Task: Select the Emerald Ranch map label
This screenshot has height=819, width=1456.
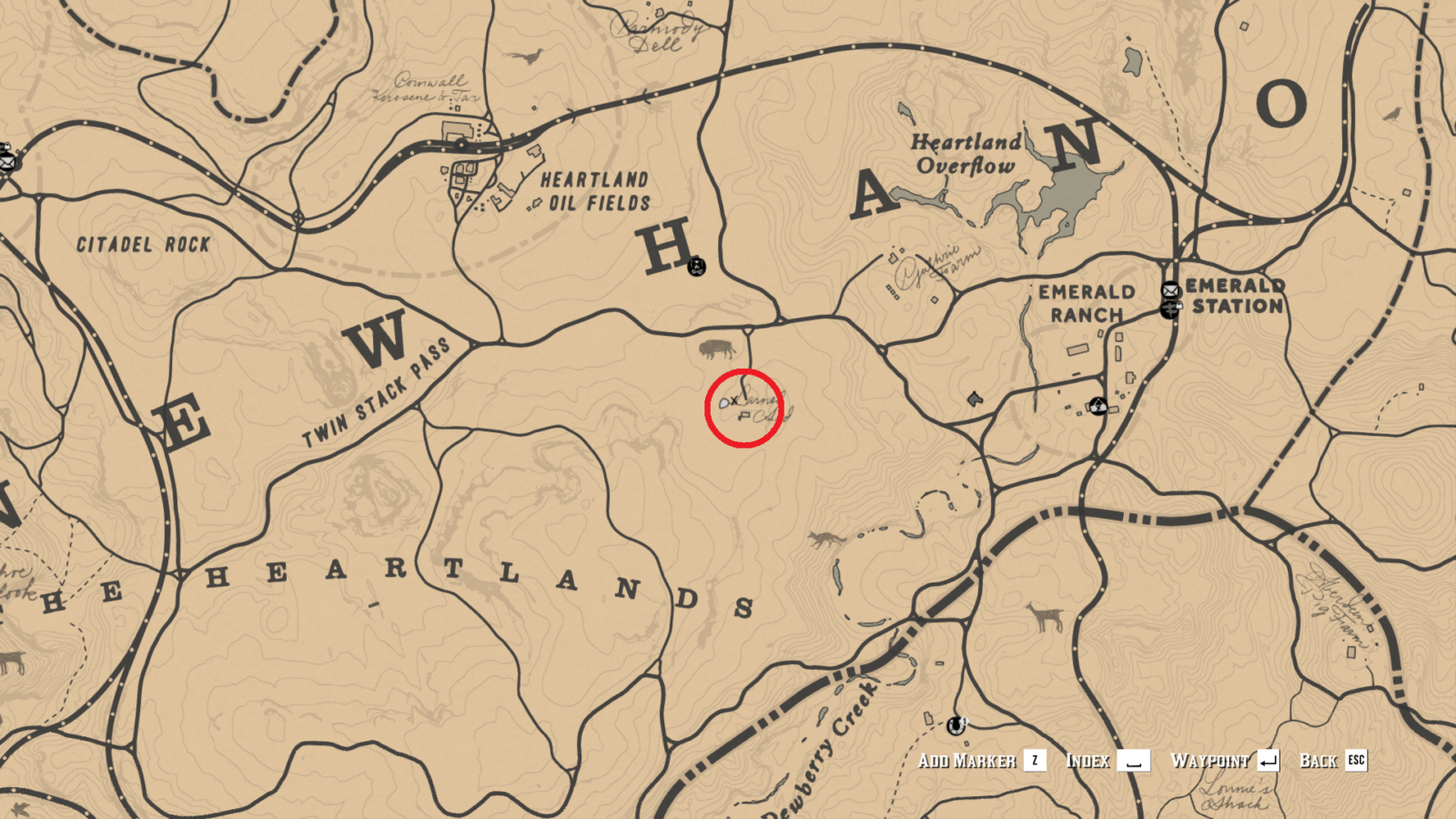Action: click(1088, 301)
